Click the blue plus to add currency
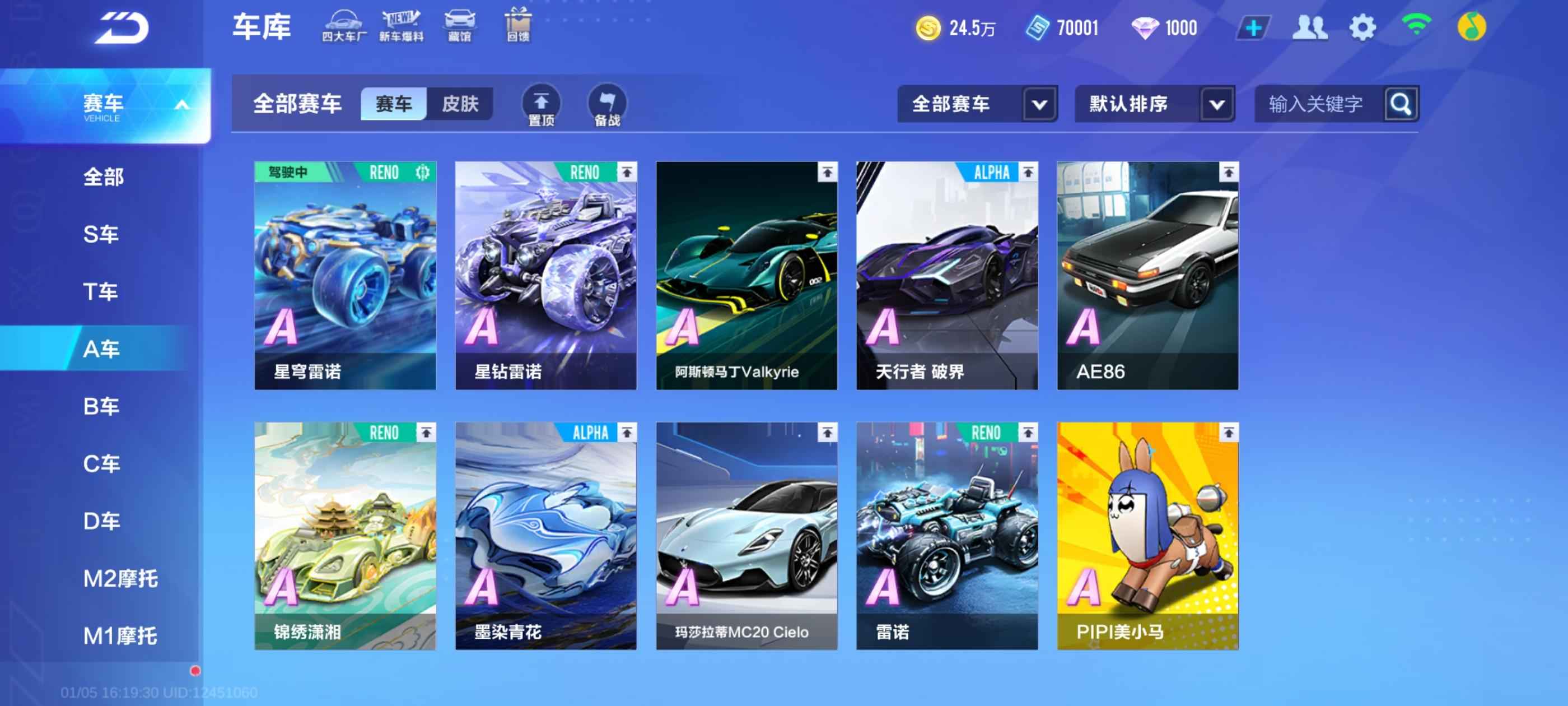 coord(1253,28)
